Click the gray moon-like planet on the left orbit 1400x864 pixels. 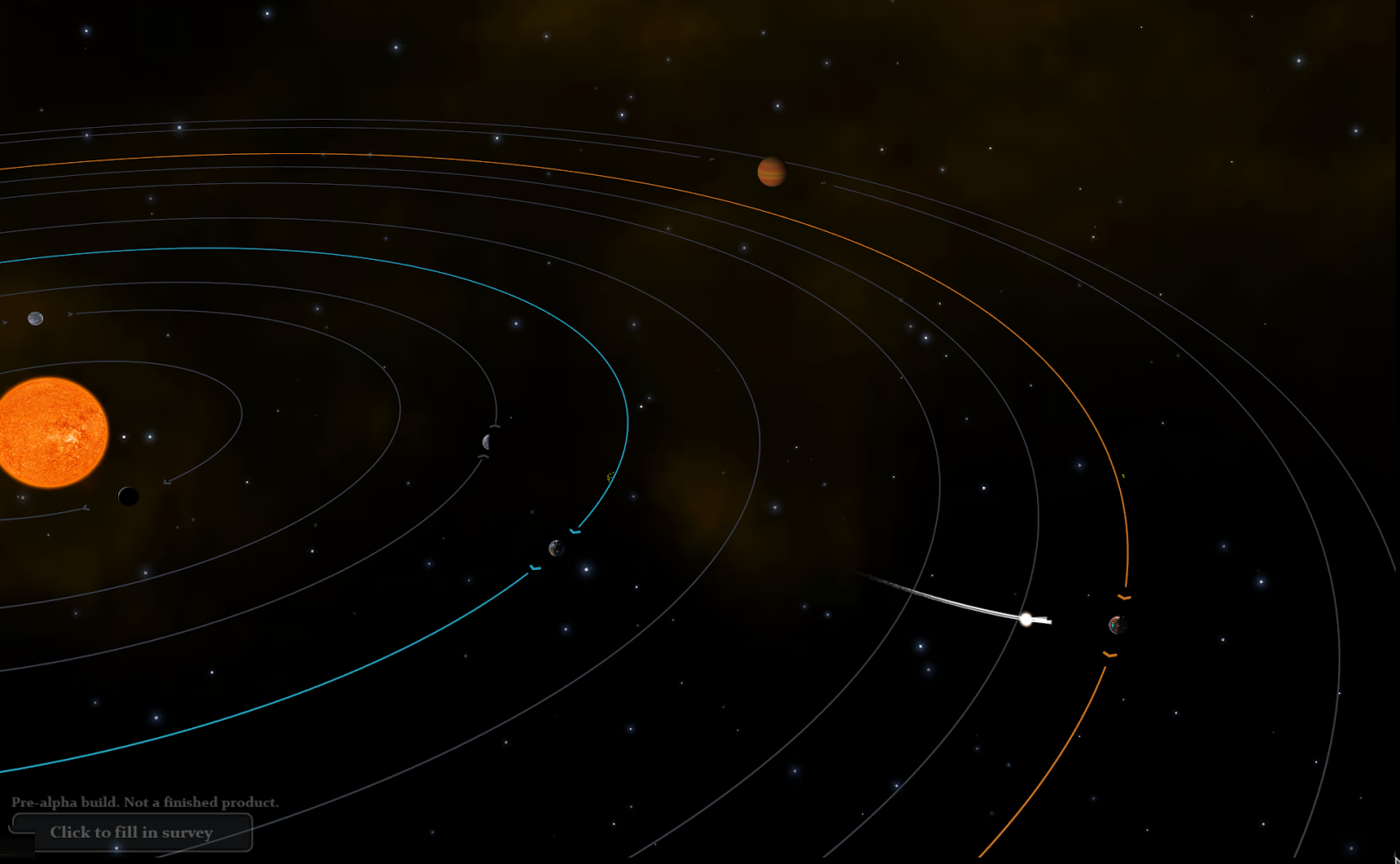click(x=35, y=318)
